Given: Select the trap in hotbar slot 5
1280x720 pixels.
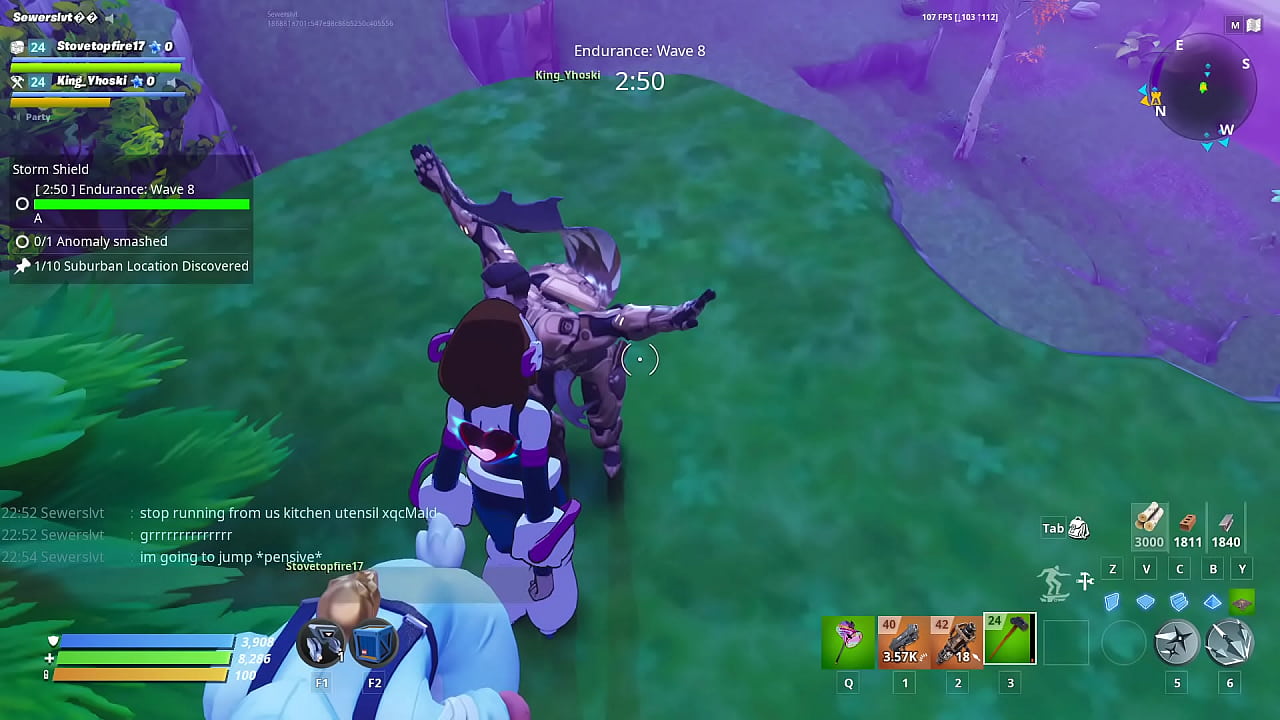Looking at the screenshot, I should pos(1177,643).
